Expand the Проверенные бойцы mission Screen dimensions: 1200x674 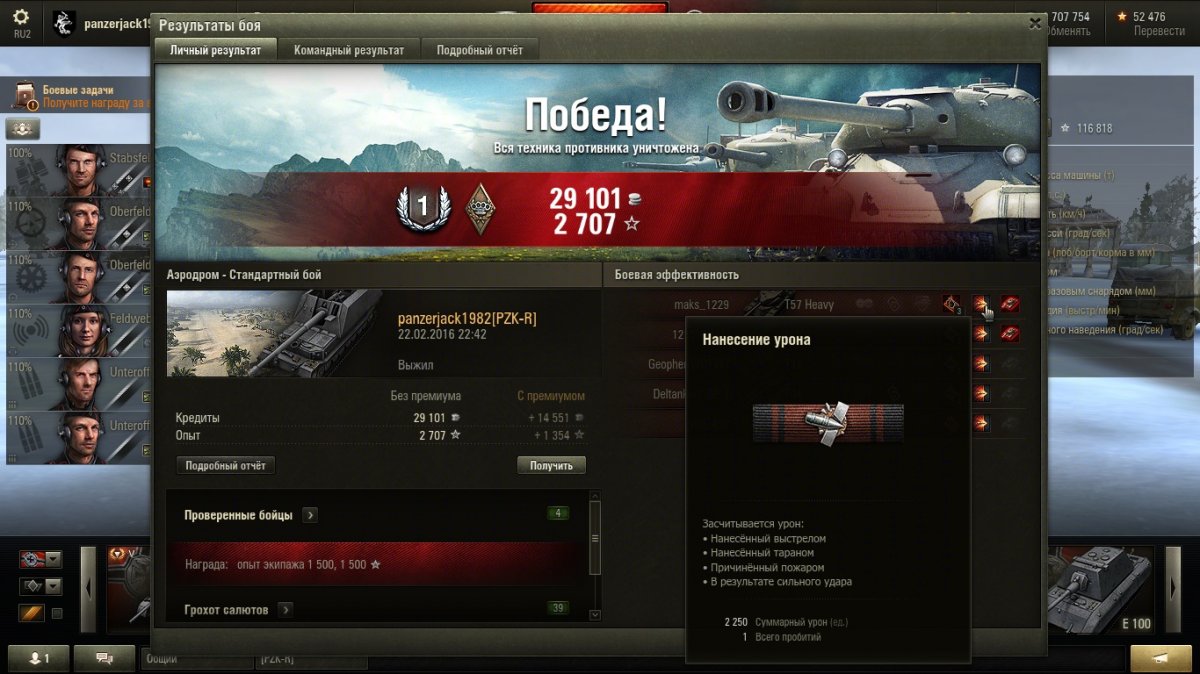click(x=310, y=515)
